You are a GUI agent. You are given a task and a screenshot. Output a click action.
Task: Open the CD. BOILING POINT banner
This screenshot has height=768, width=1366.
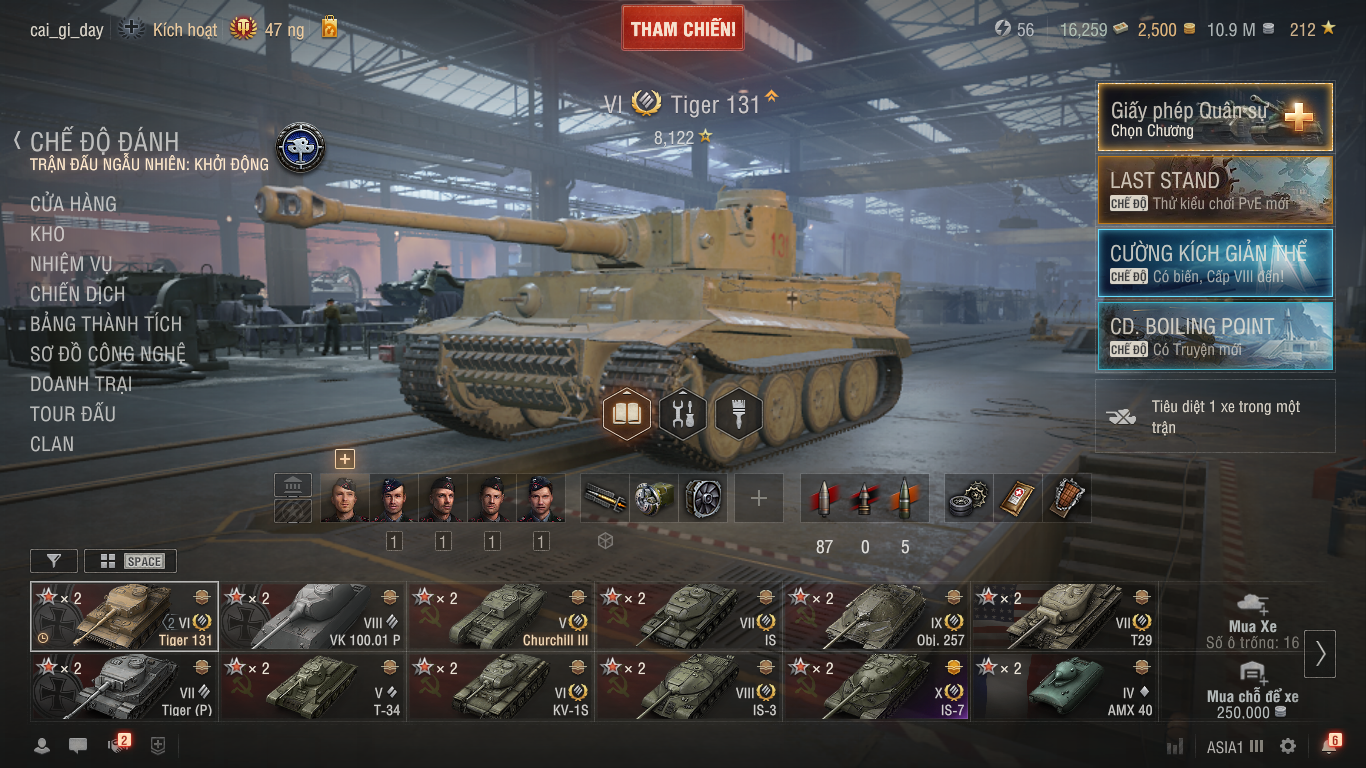click(1215, 336)
